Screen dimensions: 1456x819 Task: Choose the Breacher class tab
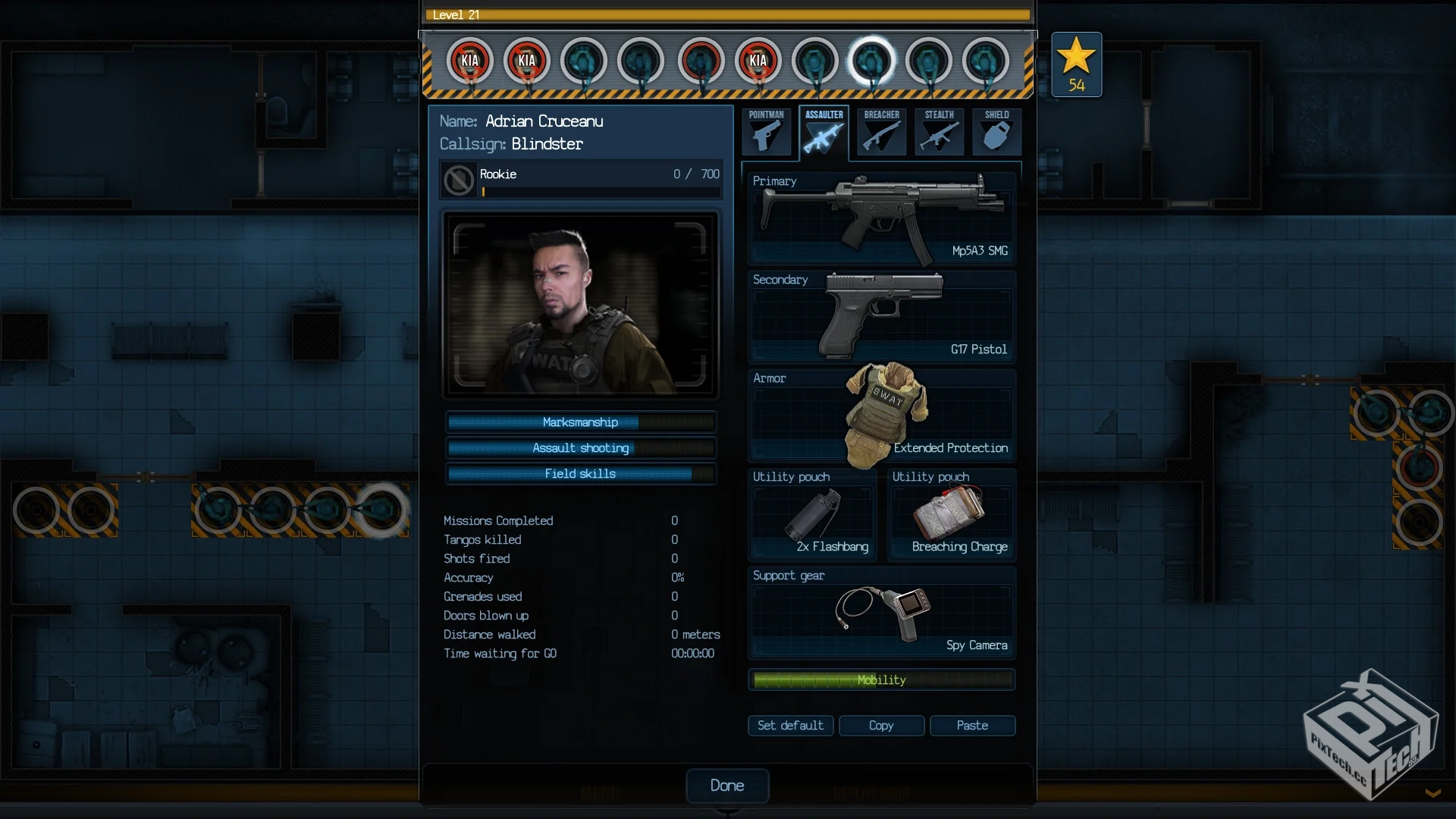click(x=882, y=132)
